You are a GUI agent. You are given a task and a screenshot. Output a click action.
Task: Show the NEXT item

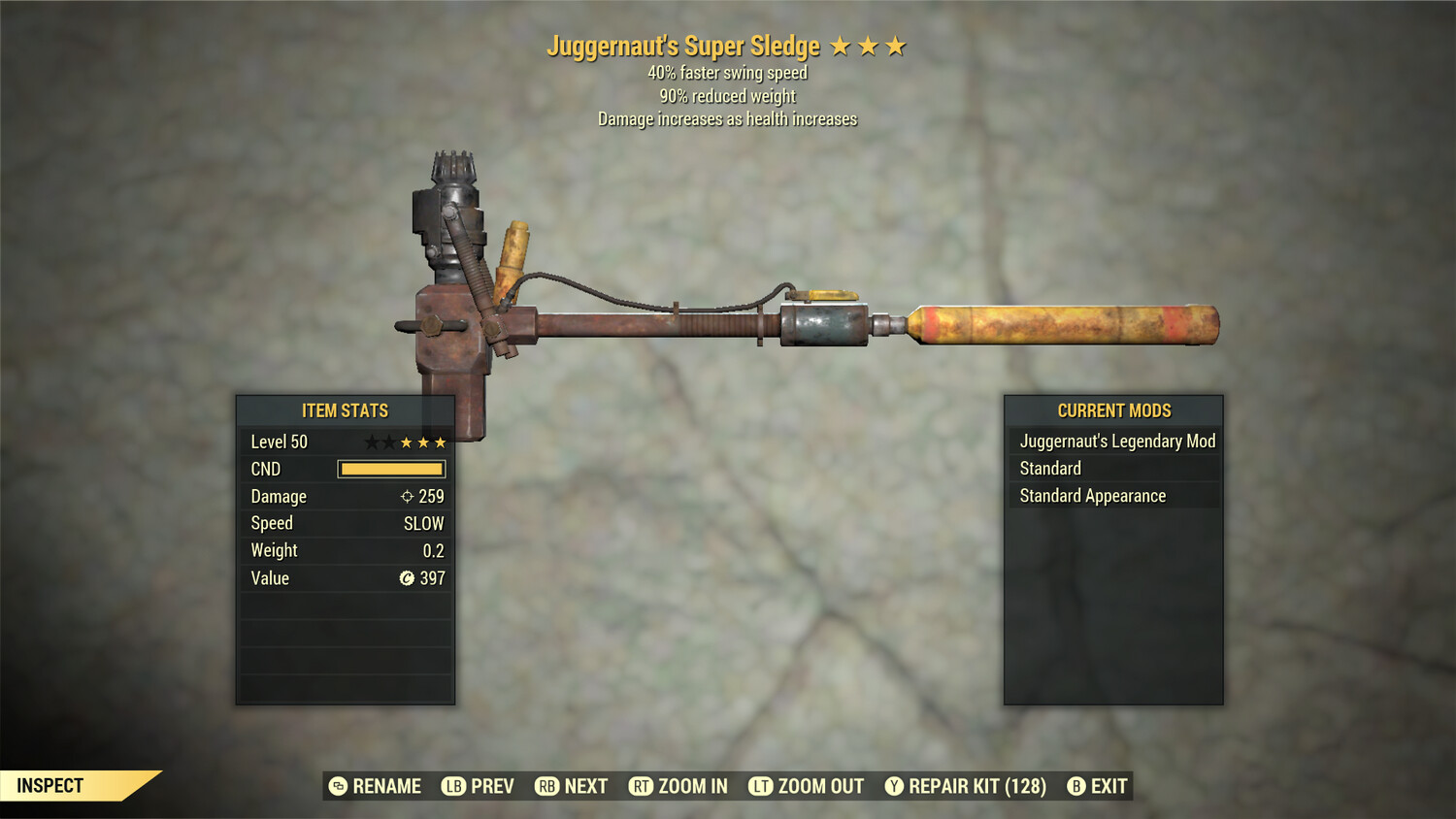pyautogui.click(x=572, y=786)
